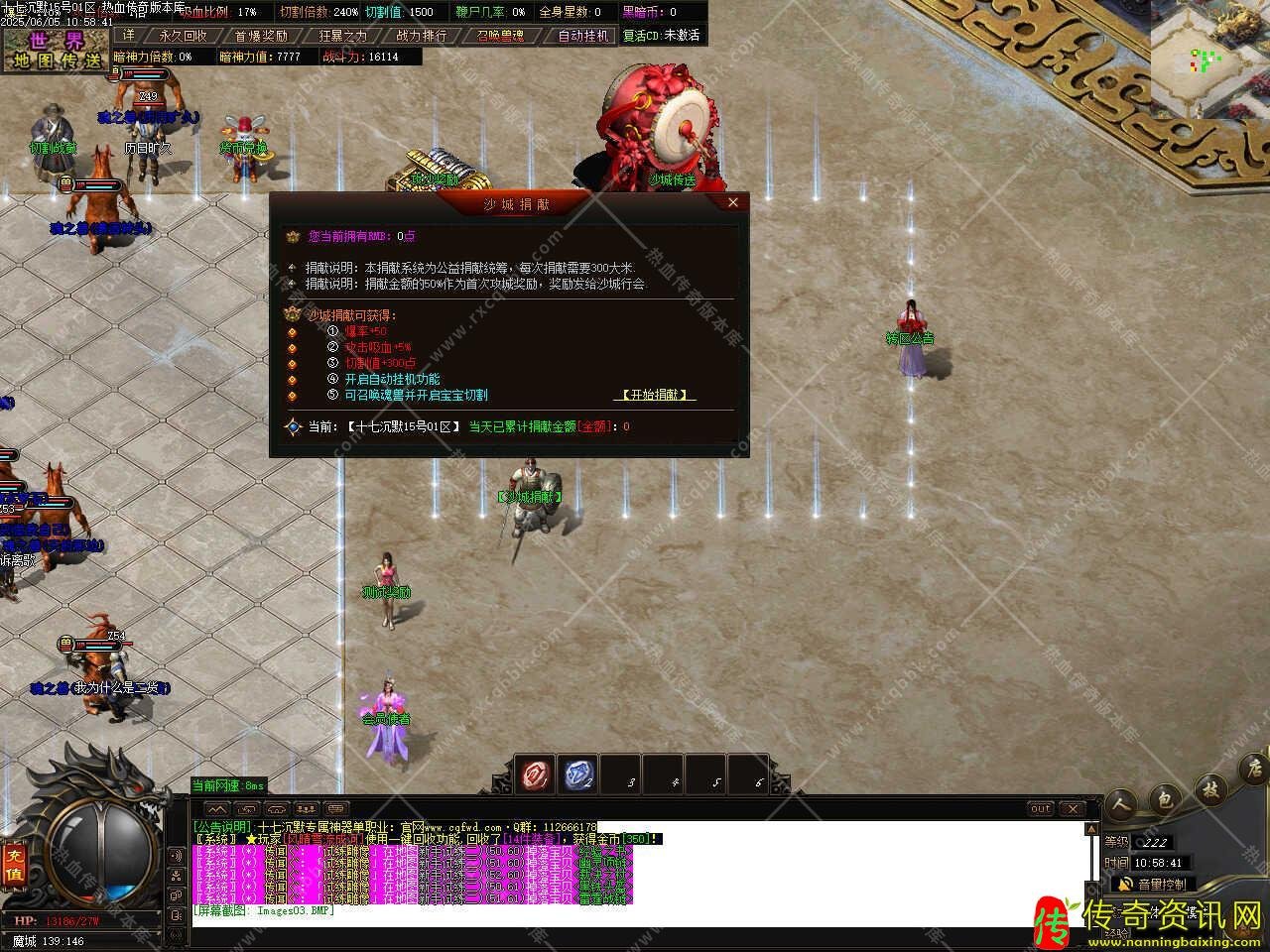Open the 世界地图传送 world map teleport

[x=57, y=50]
